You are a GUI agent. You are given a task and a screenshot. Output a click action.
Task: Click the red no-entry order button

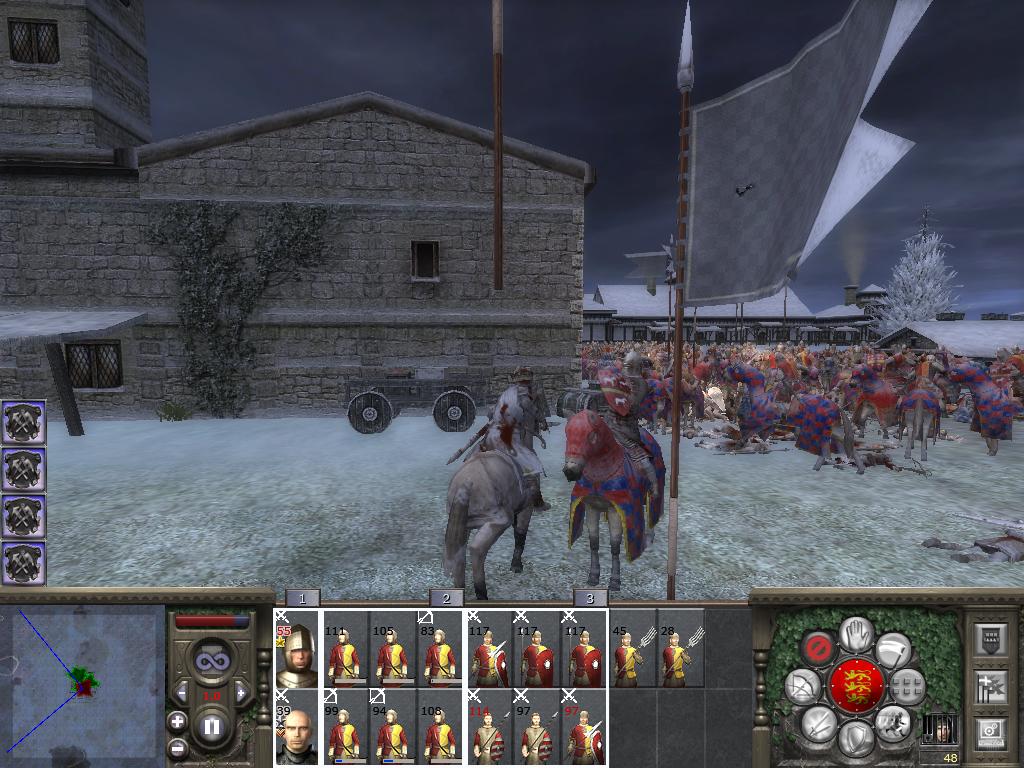pos(818,648)
